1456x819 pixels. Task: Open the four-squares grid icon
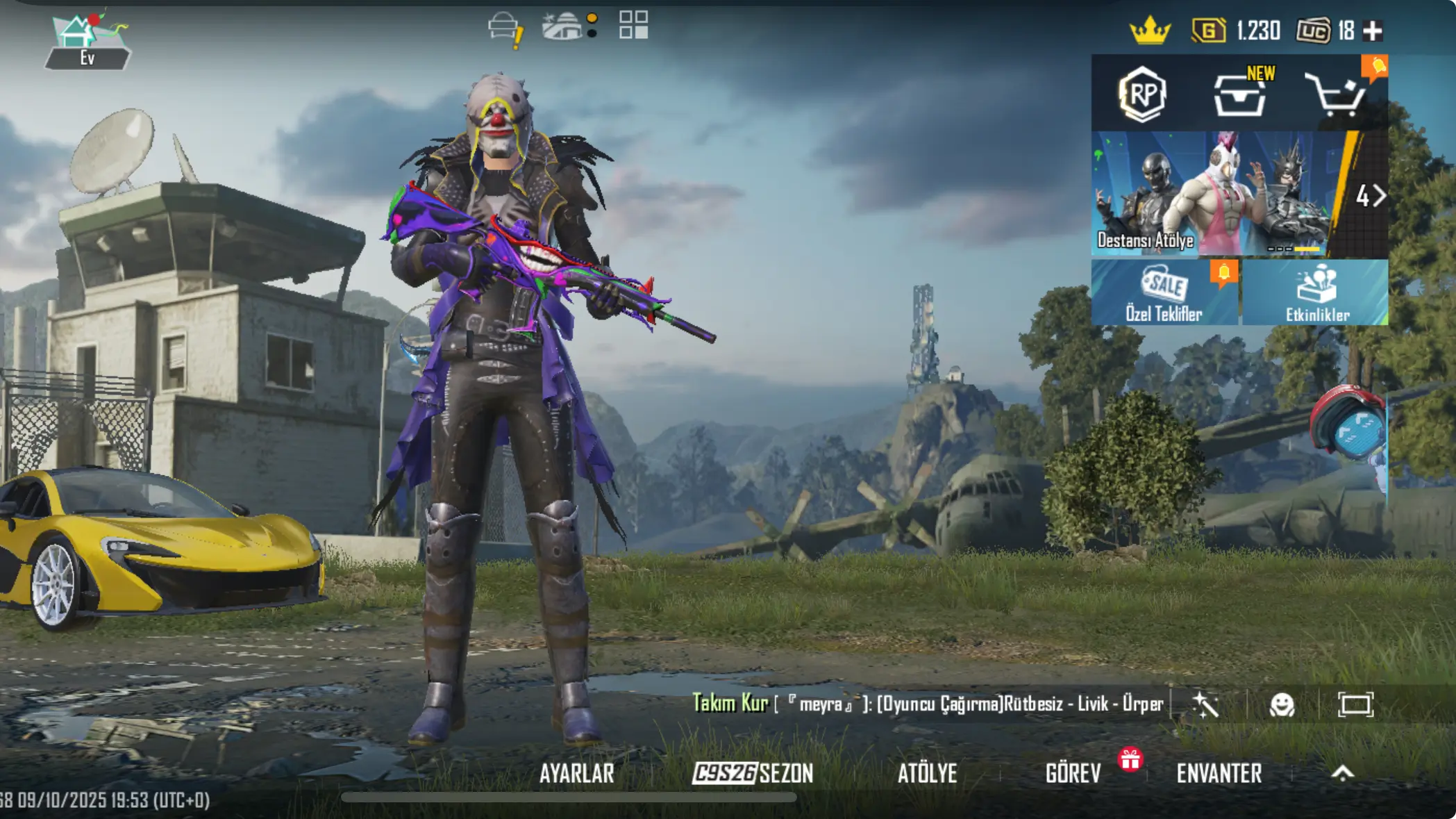click(x=633, y=25)
